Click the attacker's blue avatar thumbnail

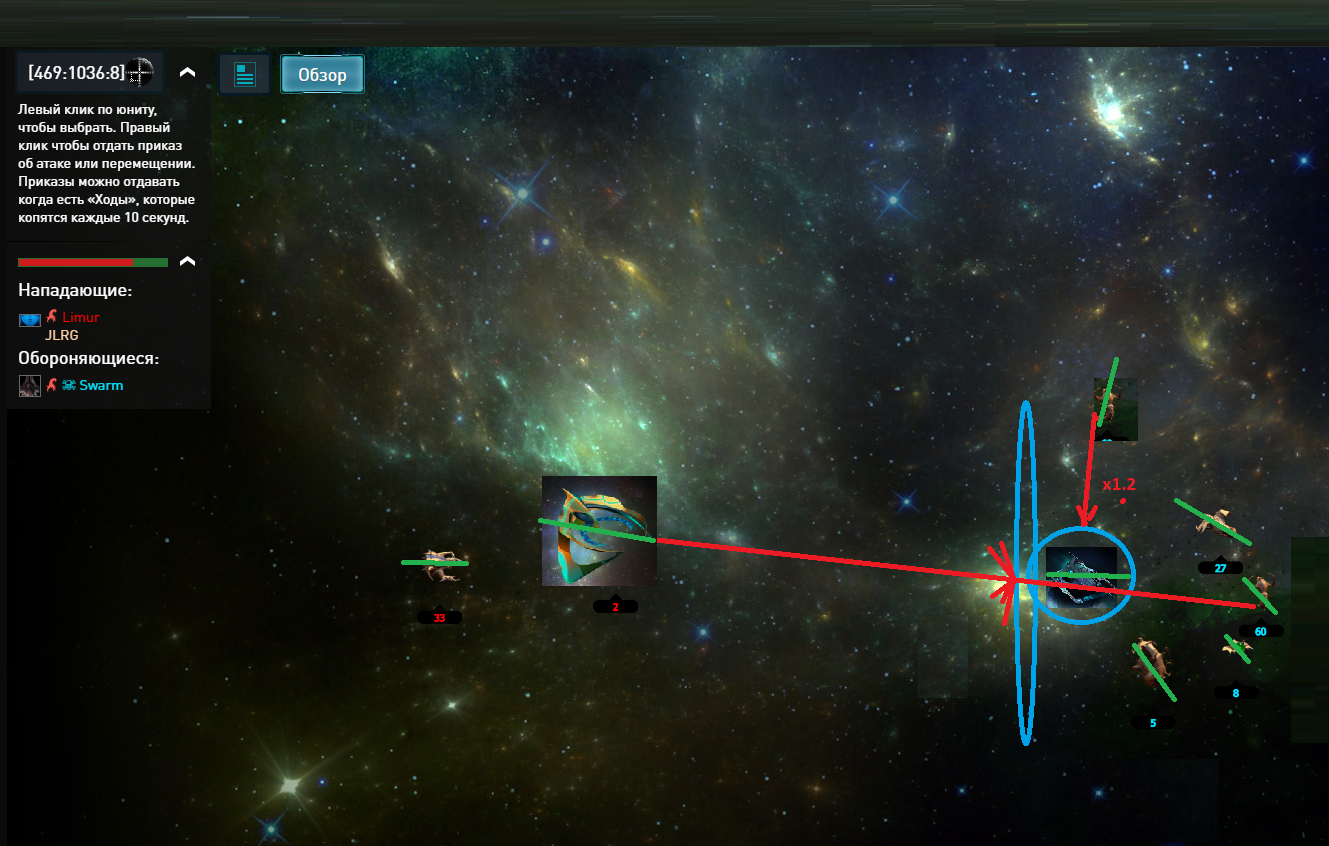coord(29,320)
